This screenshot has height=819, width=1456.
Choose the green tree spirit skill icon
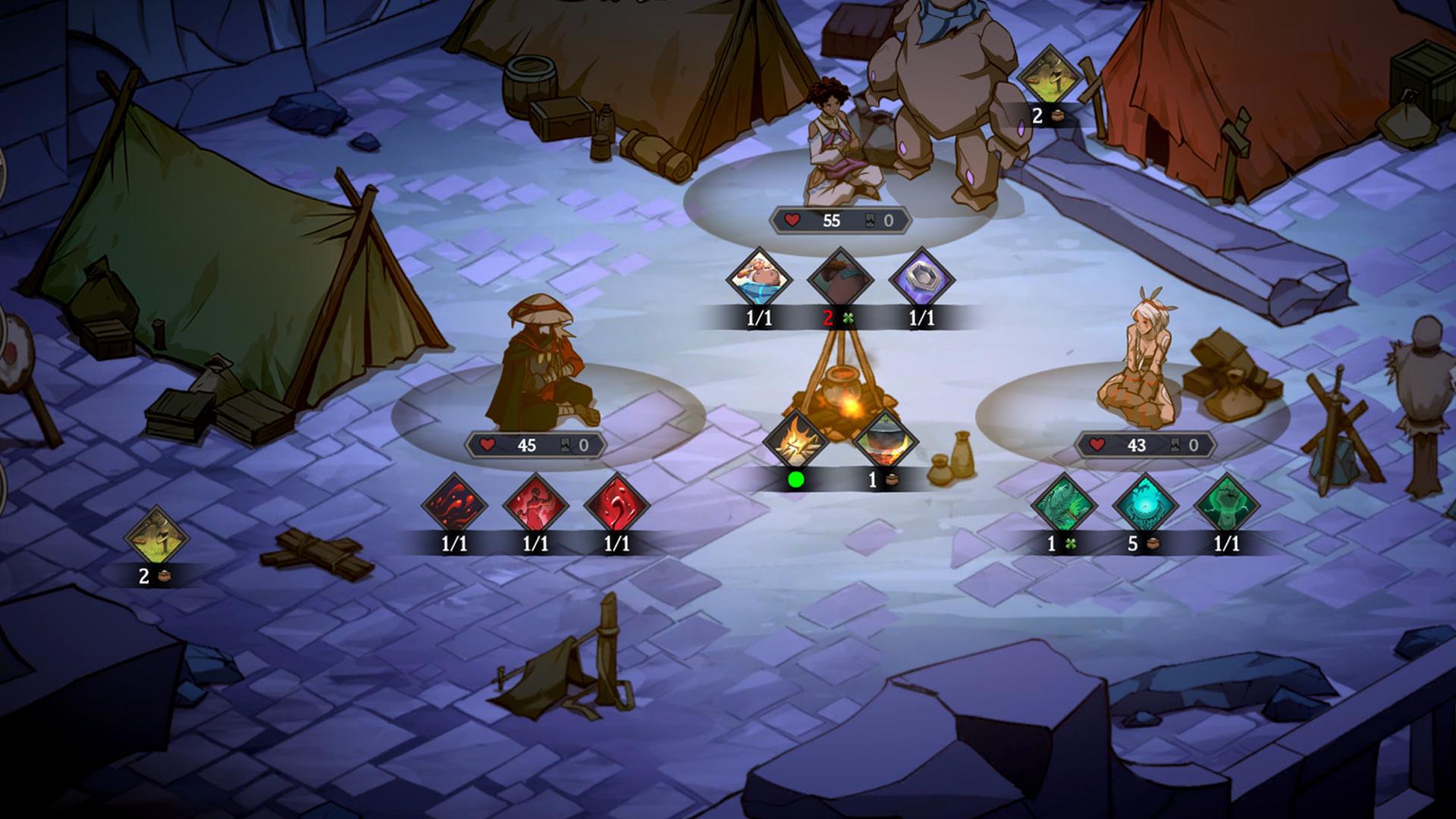point(1226,505)
